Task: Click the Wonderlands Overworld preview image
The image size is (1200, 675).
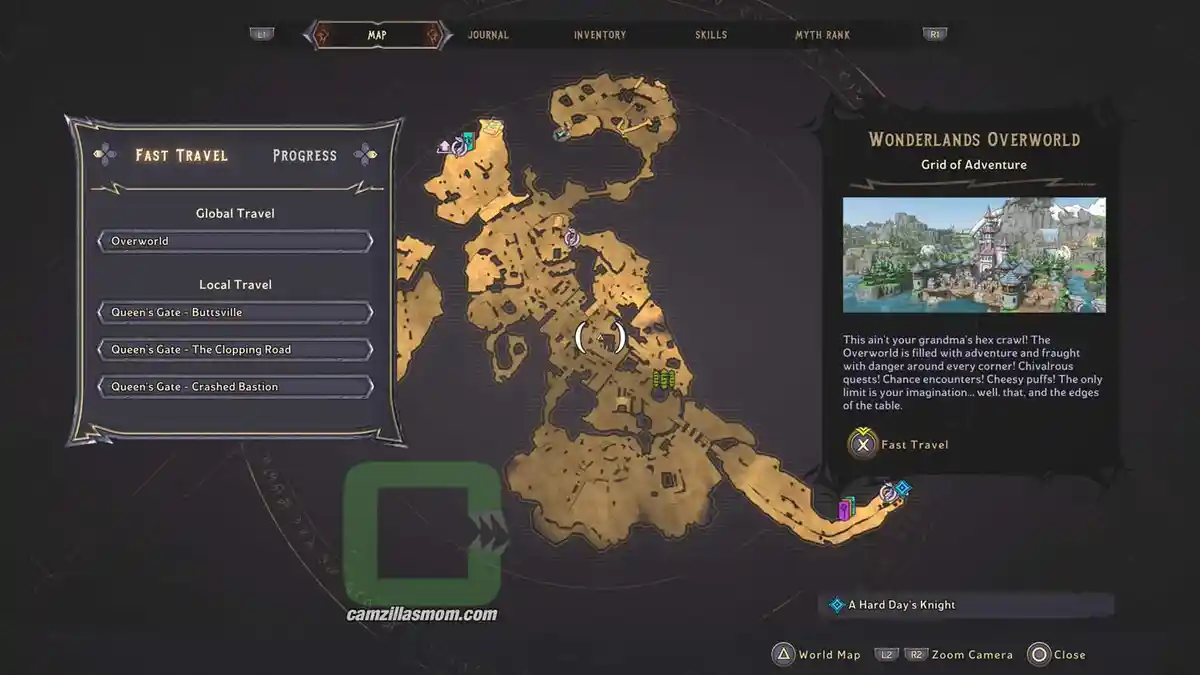Action: (974, 255)
